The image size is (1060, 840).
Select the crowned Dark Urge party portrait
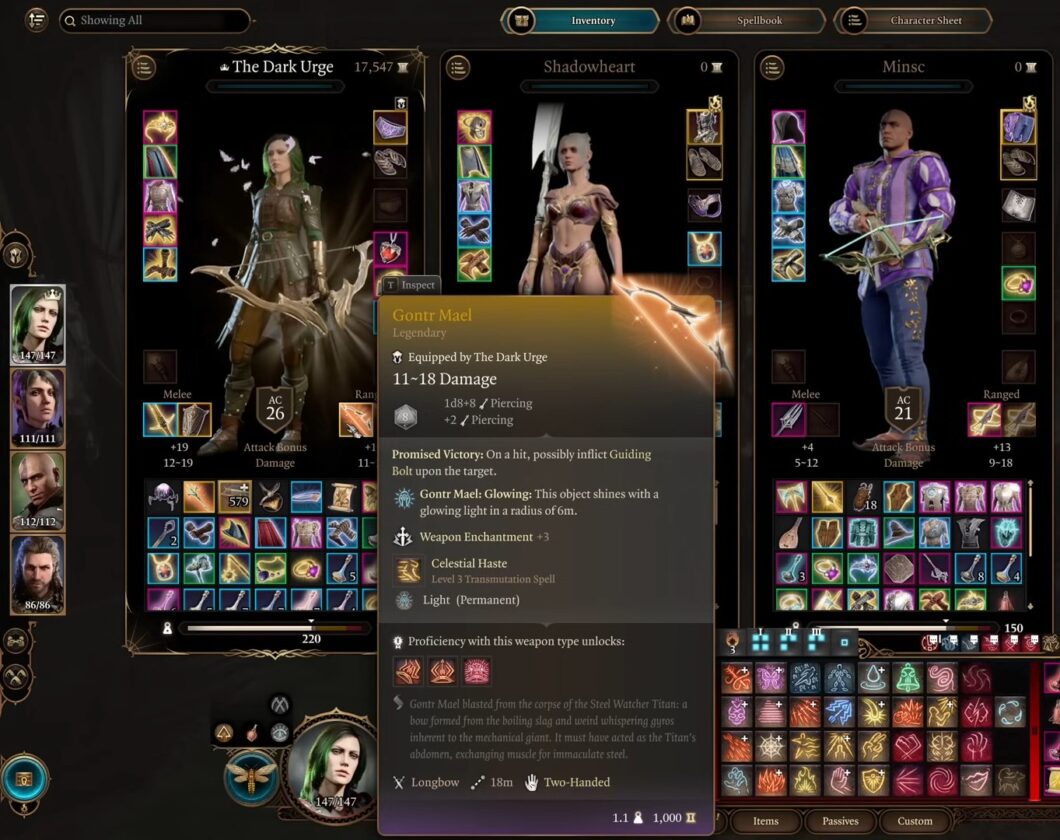pyautogui.click(x=38, y=325)
